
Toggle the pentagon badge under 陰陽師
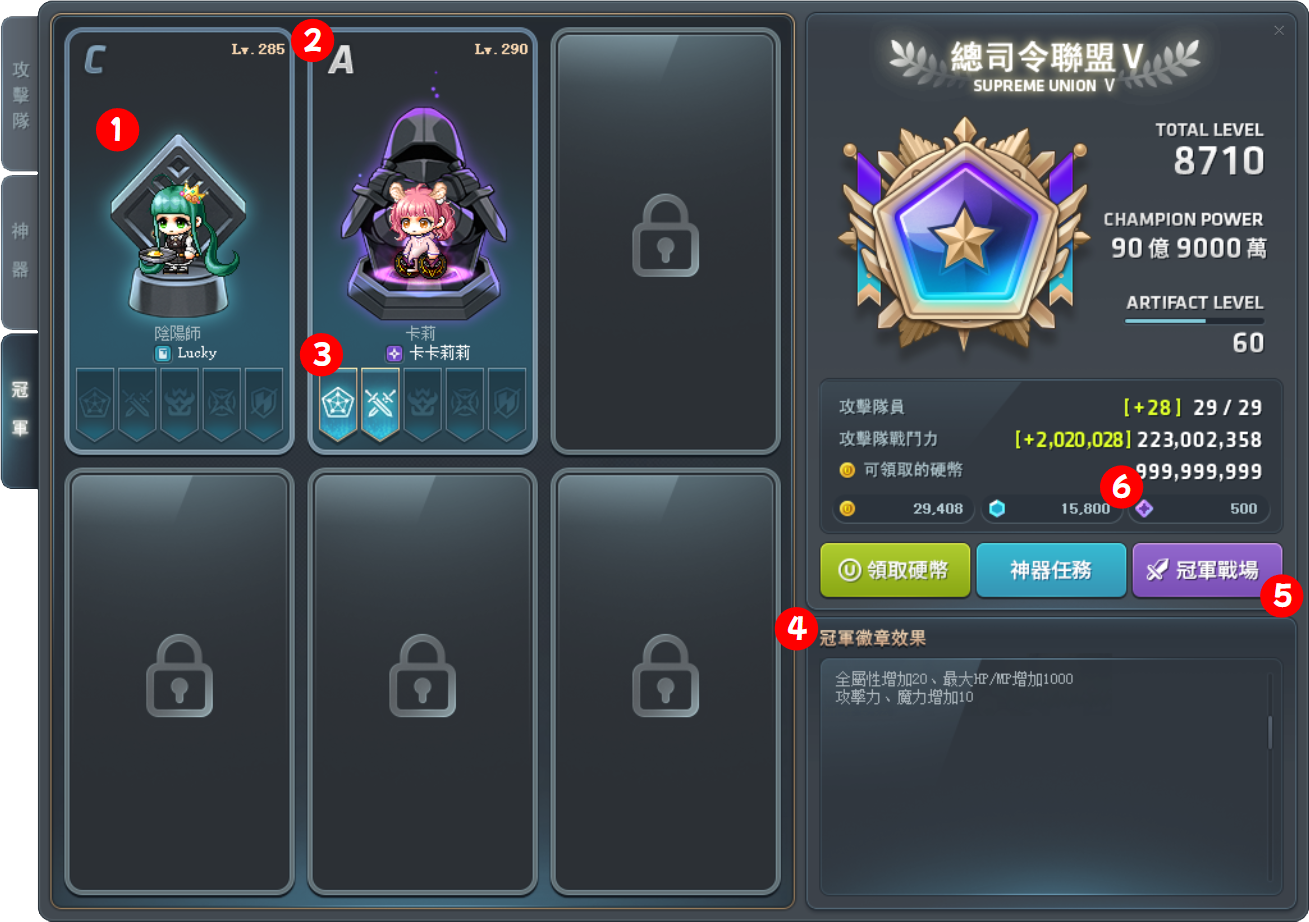tap(94, 403)
